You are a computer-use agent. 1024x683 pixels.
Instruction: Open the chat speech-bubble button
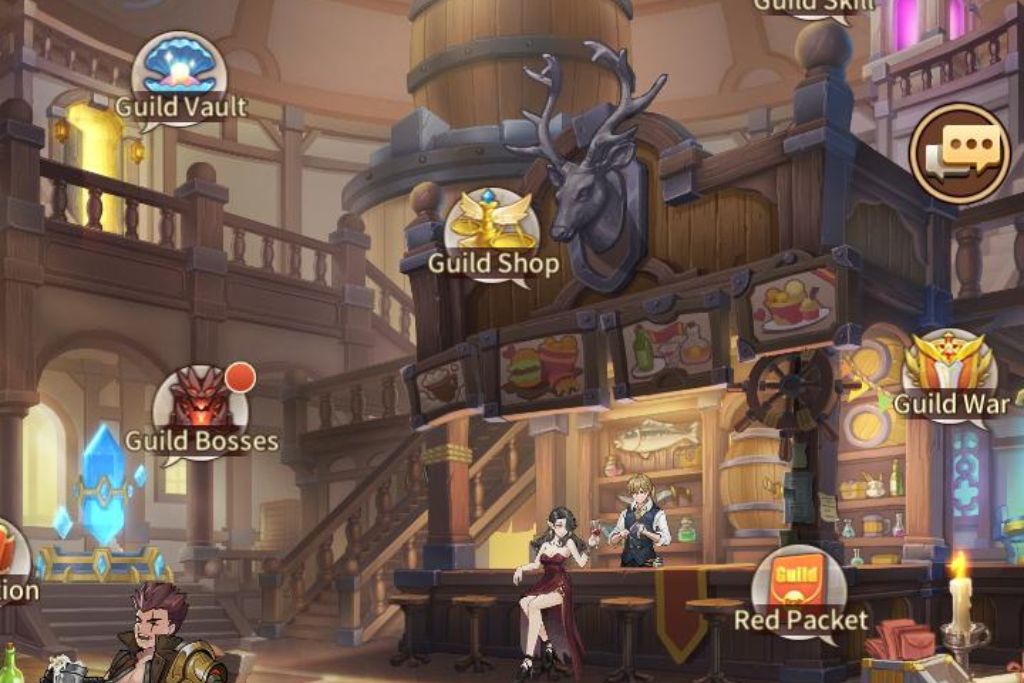(960, 154)
